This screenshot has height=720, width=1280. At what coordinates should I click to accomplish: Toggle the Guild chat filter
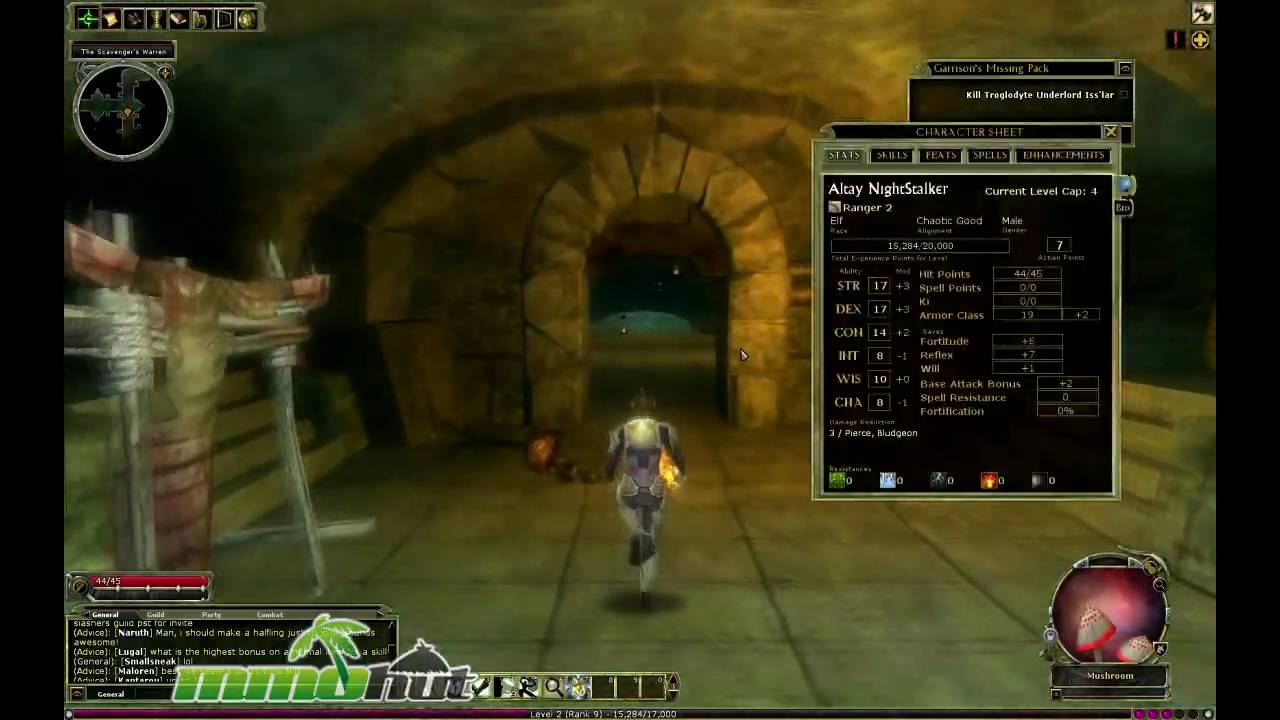[155, 614]
